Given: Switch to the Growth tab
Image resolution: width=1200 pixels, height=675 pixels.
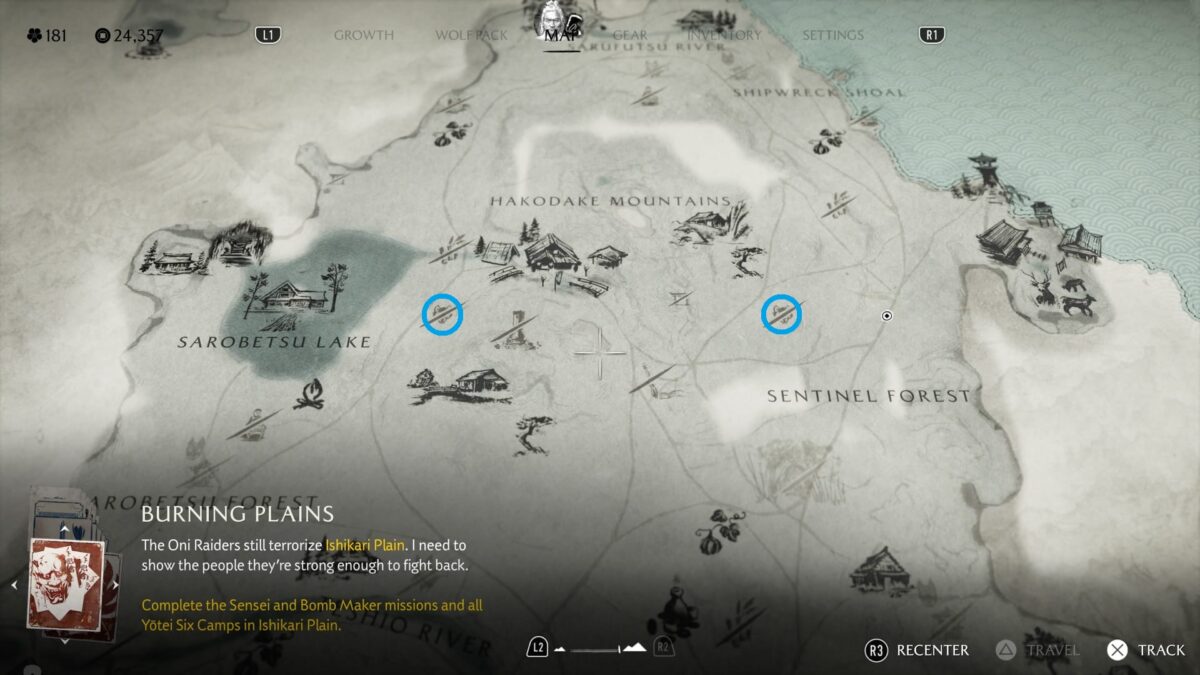Looking at the screenshot, I should [x=363, y=35].
